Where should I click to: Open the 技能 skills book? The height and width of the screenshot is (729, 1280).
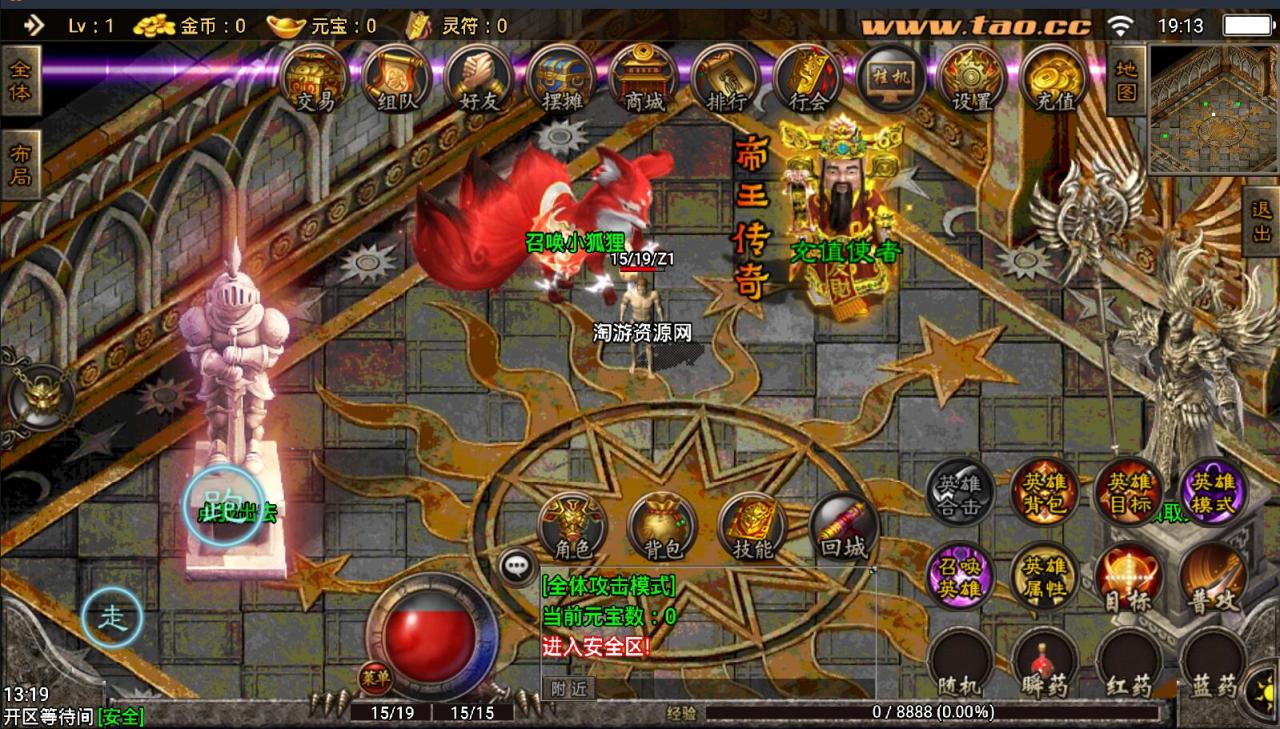[751, 528]
